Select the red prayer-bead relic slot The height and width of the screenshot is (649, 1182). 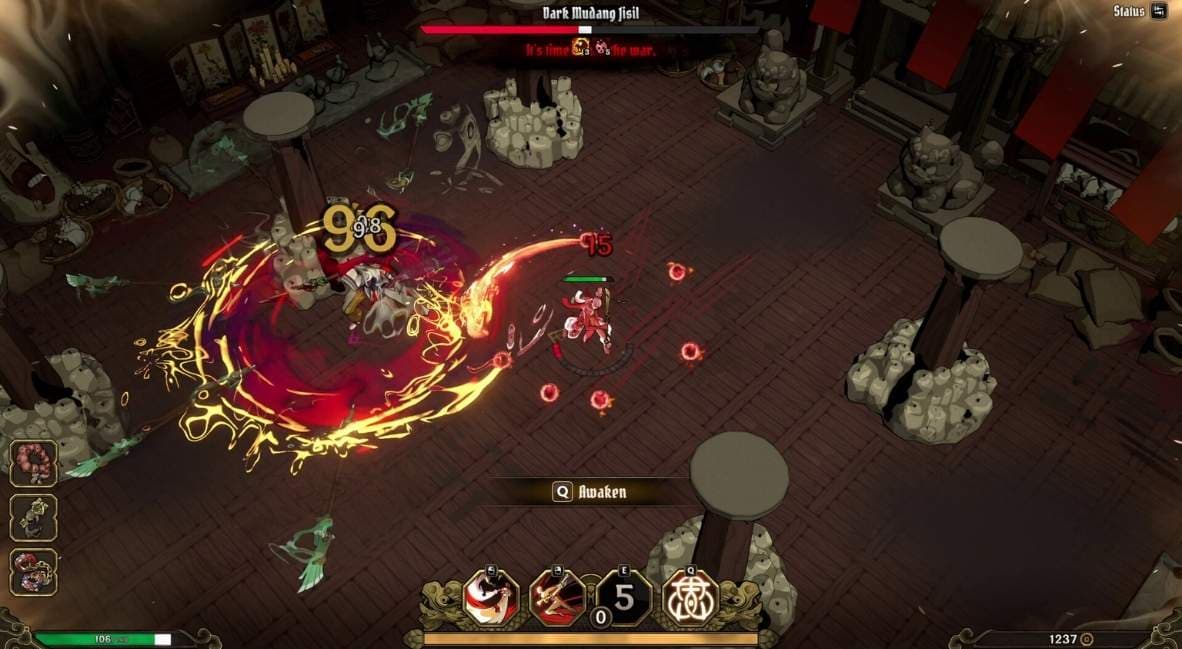[34, 463]
